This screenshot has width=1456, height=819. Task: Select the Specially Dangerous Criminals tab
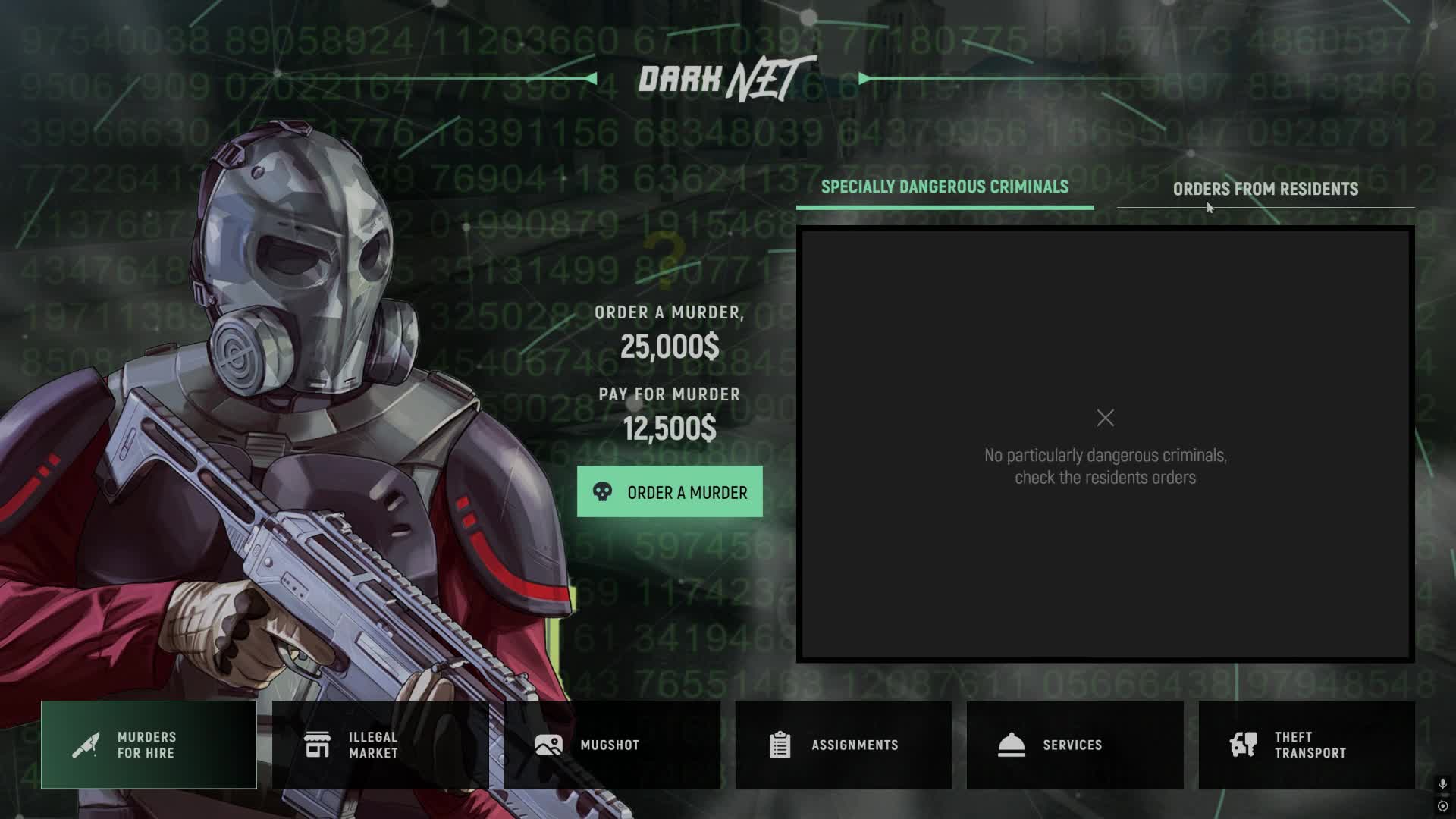944,187
